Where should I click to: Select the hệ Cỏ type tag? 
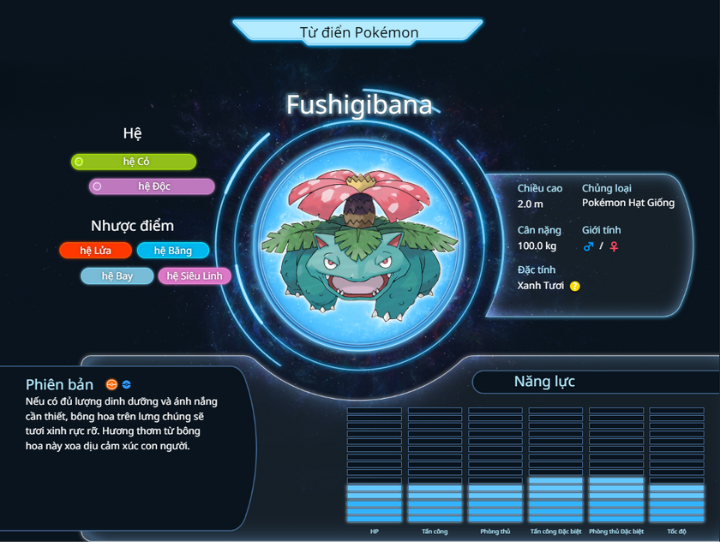click(134, 162)
